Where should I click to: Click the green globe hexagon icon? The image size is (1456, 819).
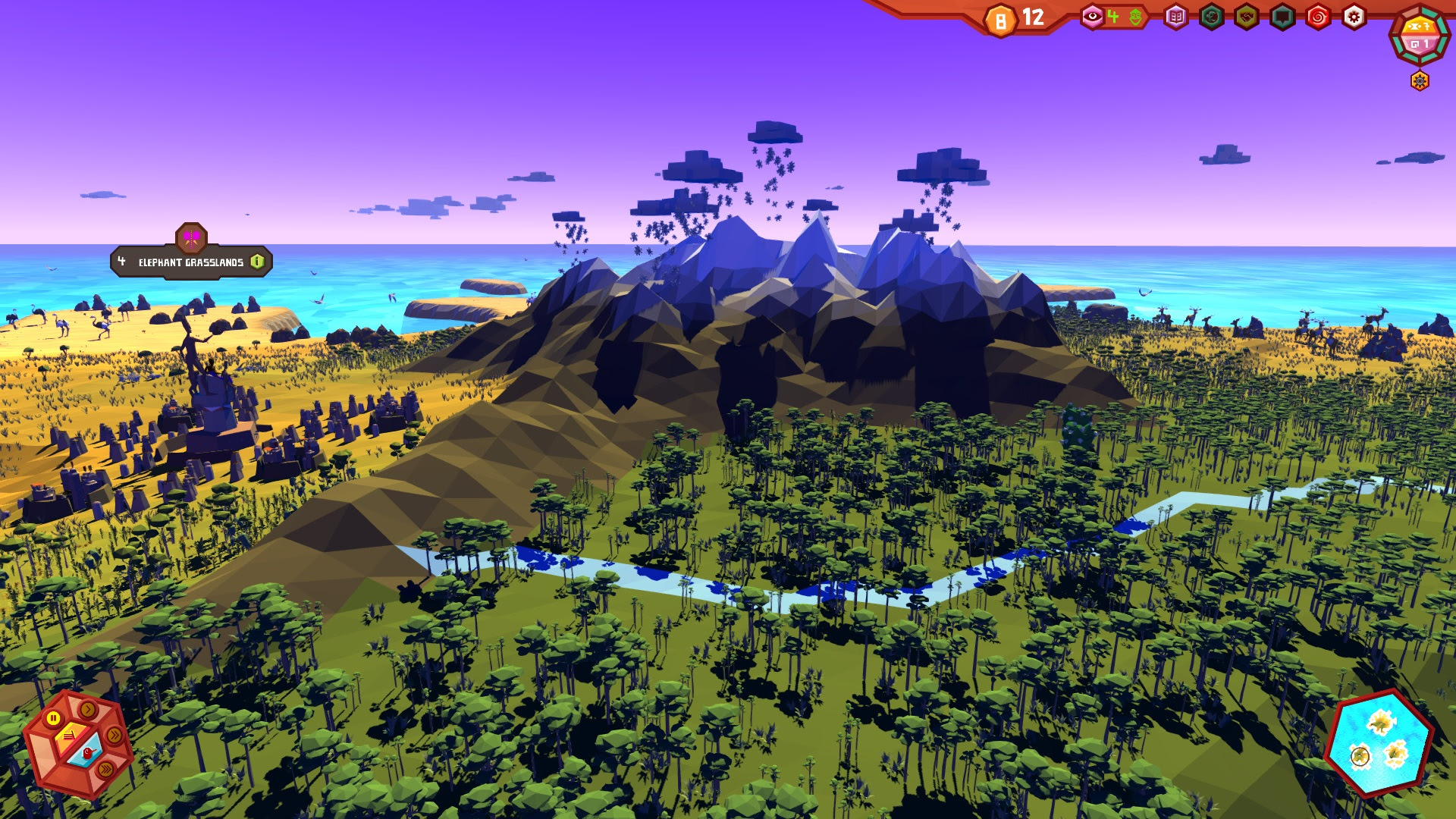[1211, 17]
